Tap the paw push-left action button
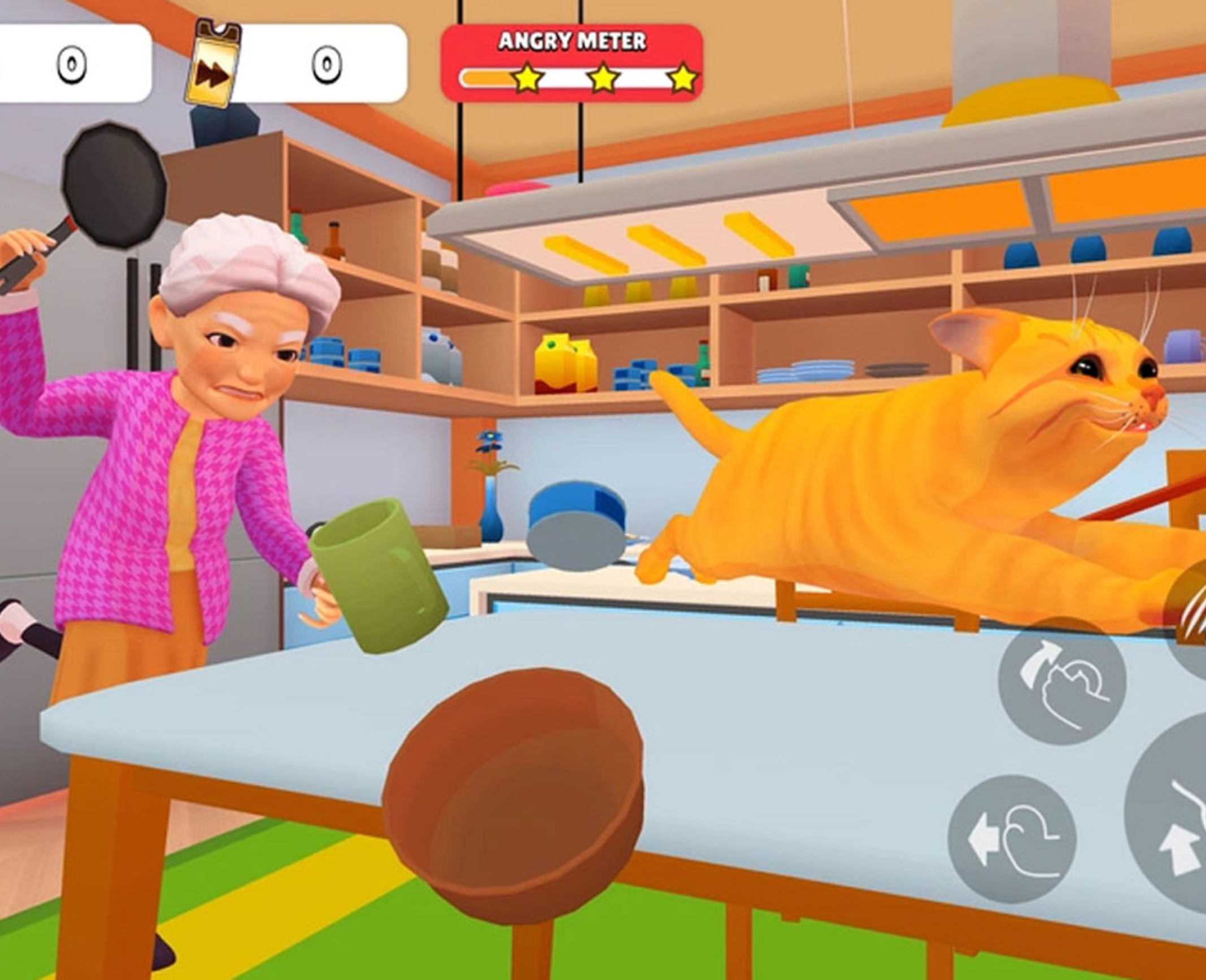1206x980 pixels. coord(1011,838)
